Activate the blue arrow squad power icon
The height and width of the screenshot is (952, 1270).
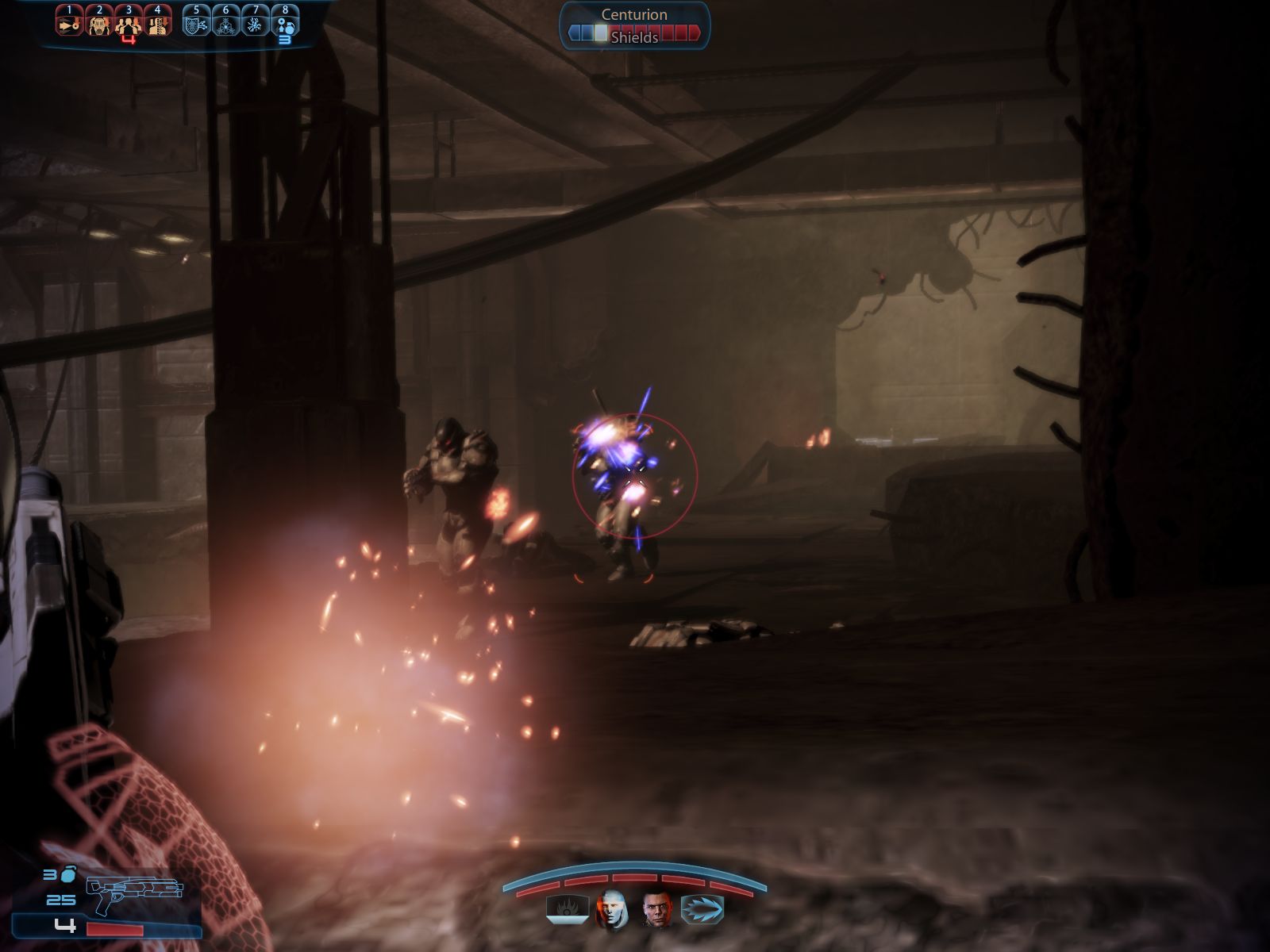click(x=702, y=909)
